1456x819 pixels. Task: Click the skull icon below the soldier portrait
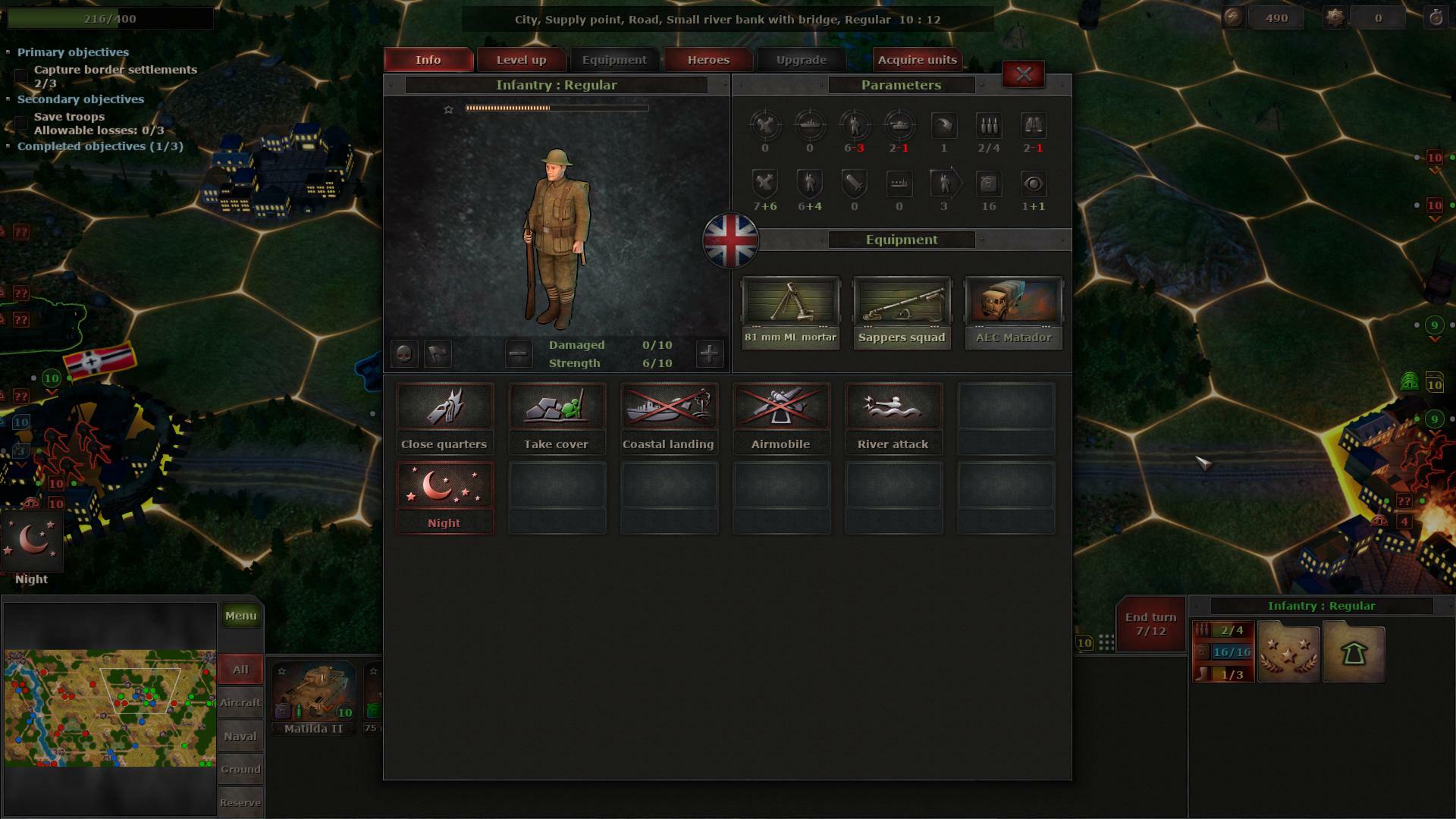[404, 353]
